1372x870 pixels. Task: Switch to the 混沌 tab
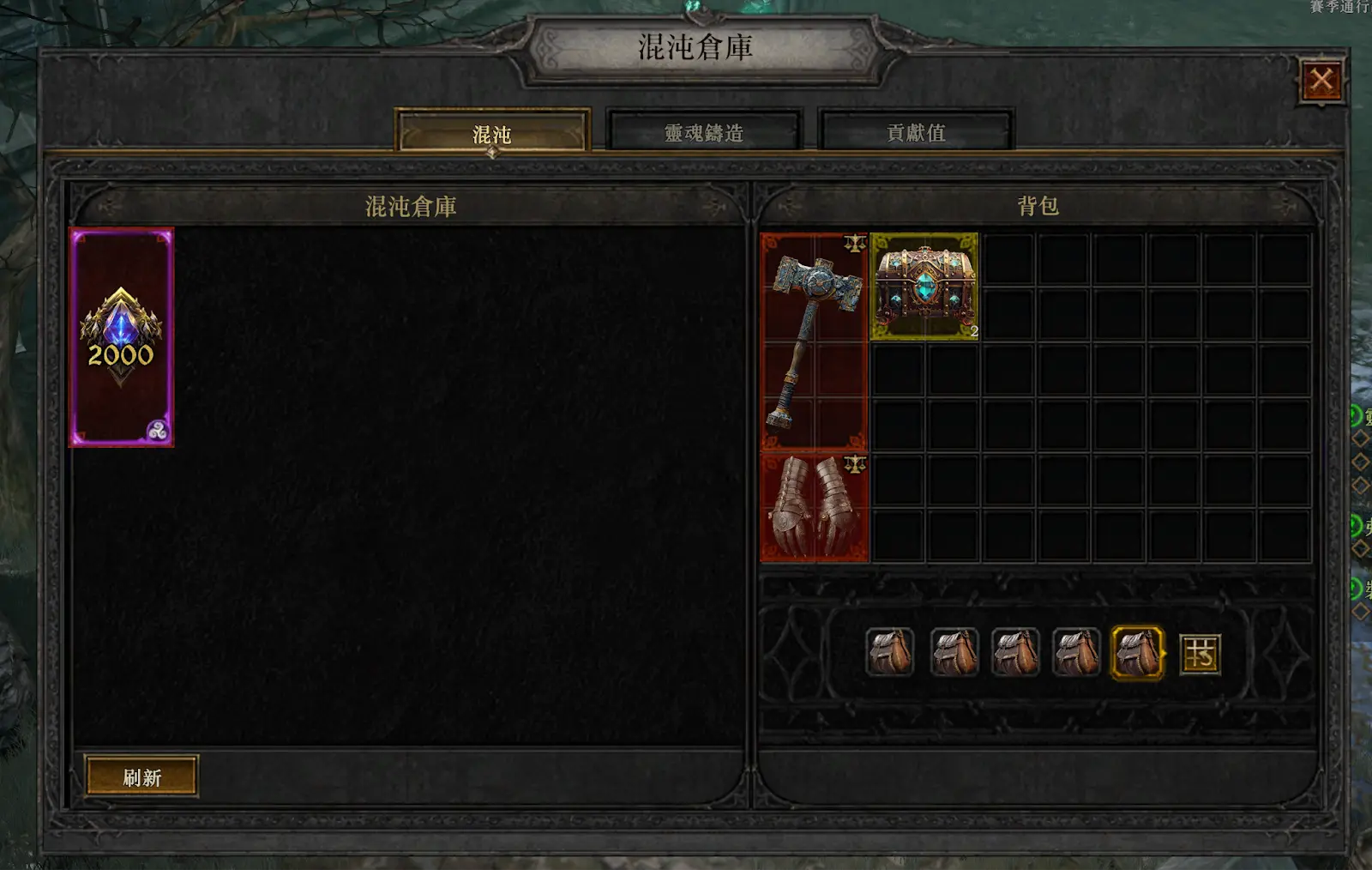click(492, 133)
